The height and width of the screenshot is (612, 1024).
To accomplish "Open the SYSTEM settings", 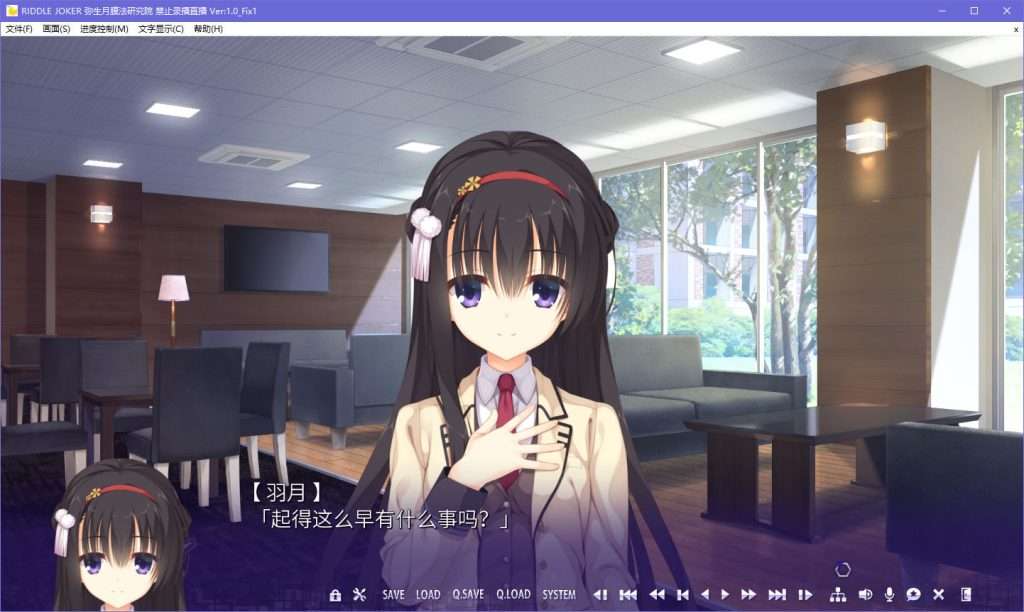I will pyautogui.click(x=559, y=595).
